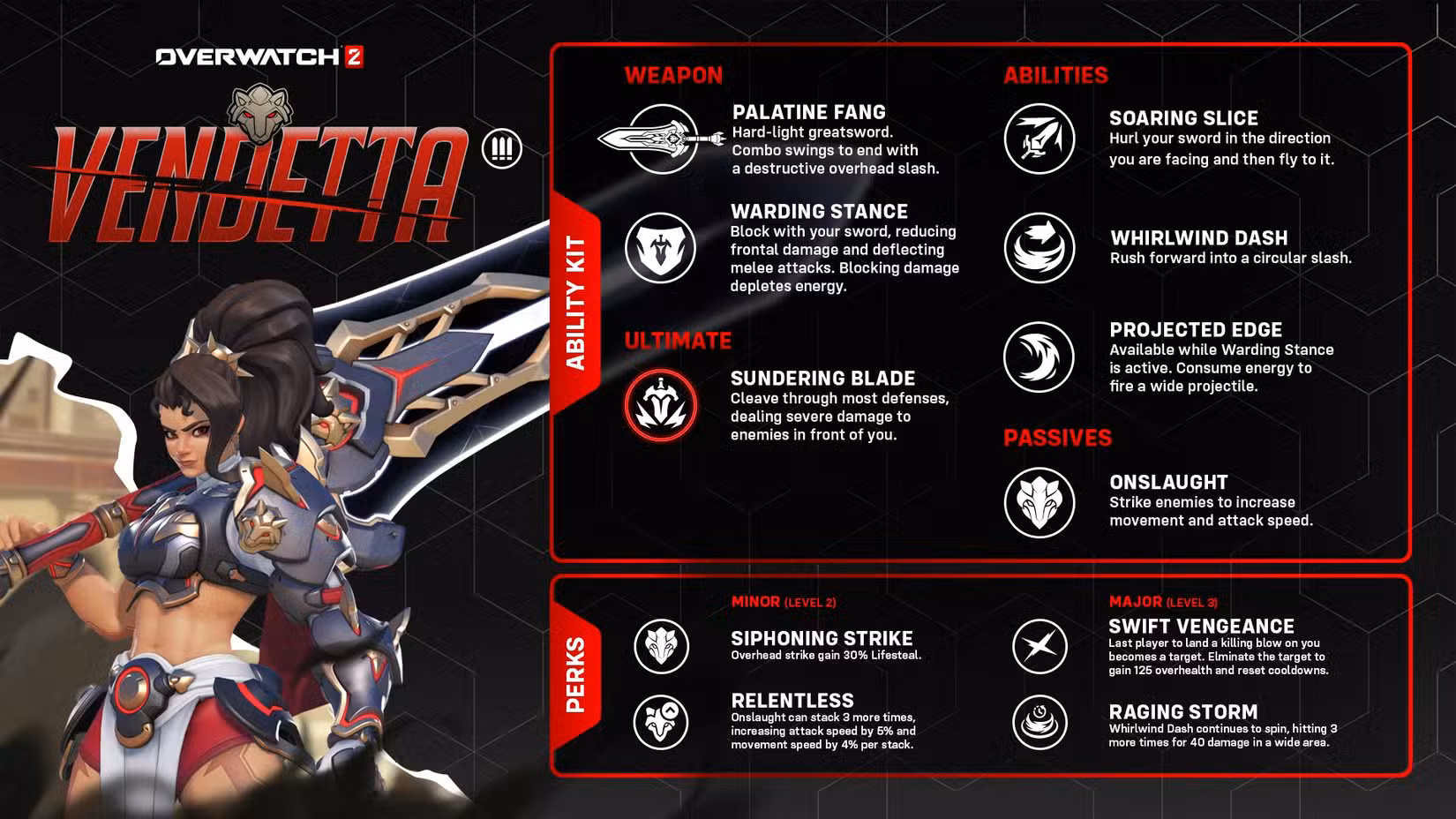Select the Whirlwind Dash ability icon
This screenshot has width=1456, height=819.
click(x=1039, y=248)
